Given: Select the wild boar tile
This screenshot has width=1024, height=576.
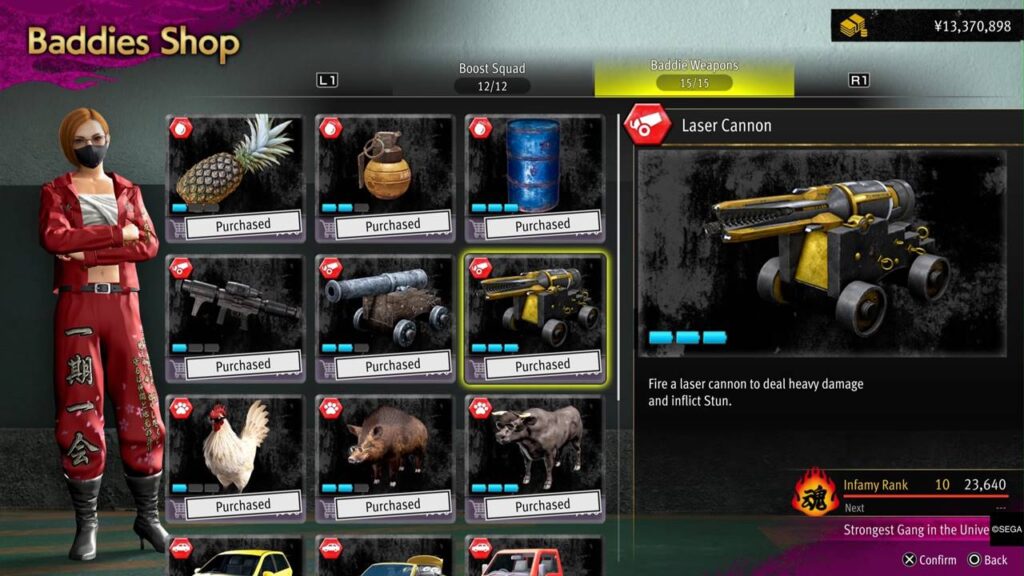Looking at the screenshot, I should 385,458.
